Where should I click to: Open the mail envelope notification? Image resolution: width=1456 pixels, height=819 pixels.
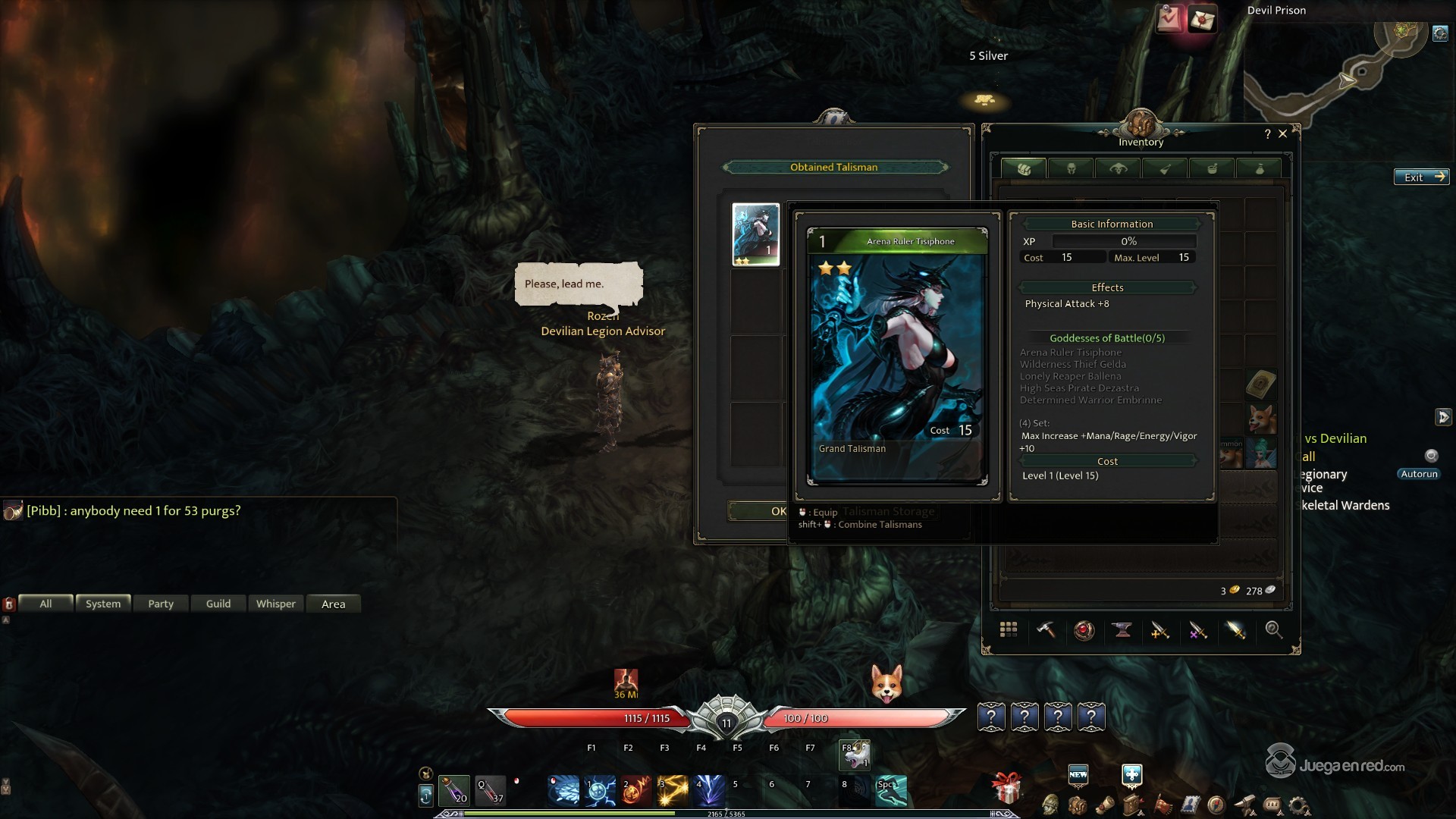pyautogui.click(x=1202, y=20)
